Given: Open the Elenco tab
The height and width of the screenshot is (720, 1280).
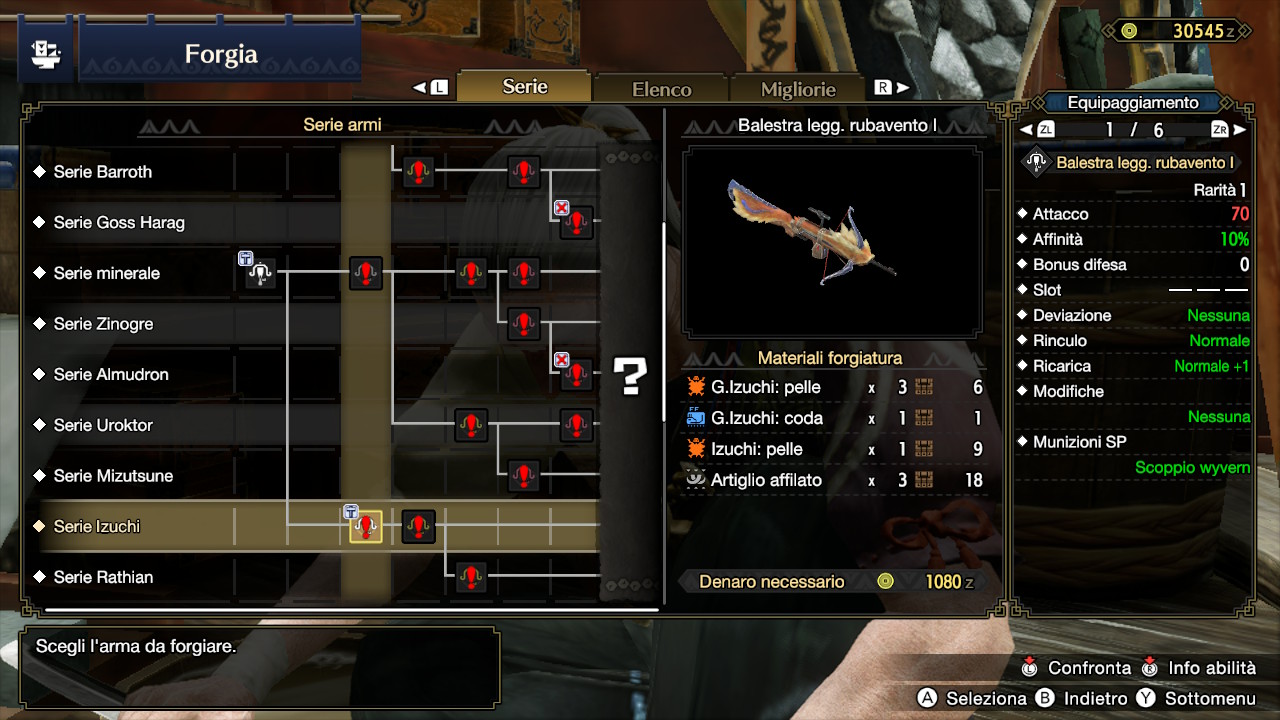Looking at the screenshot, I should tap(661, 88).
